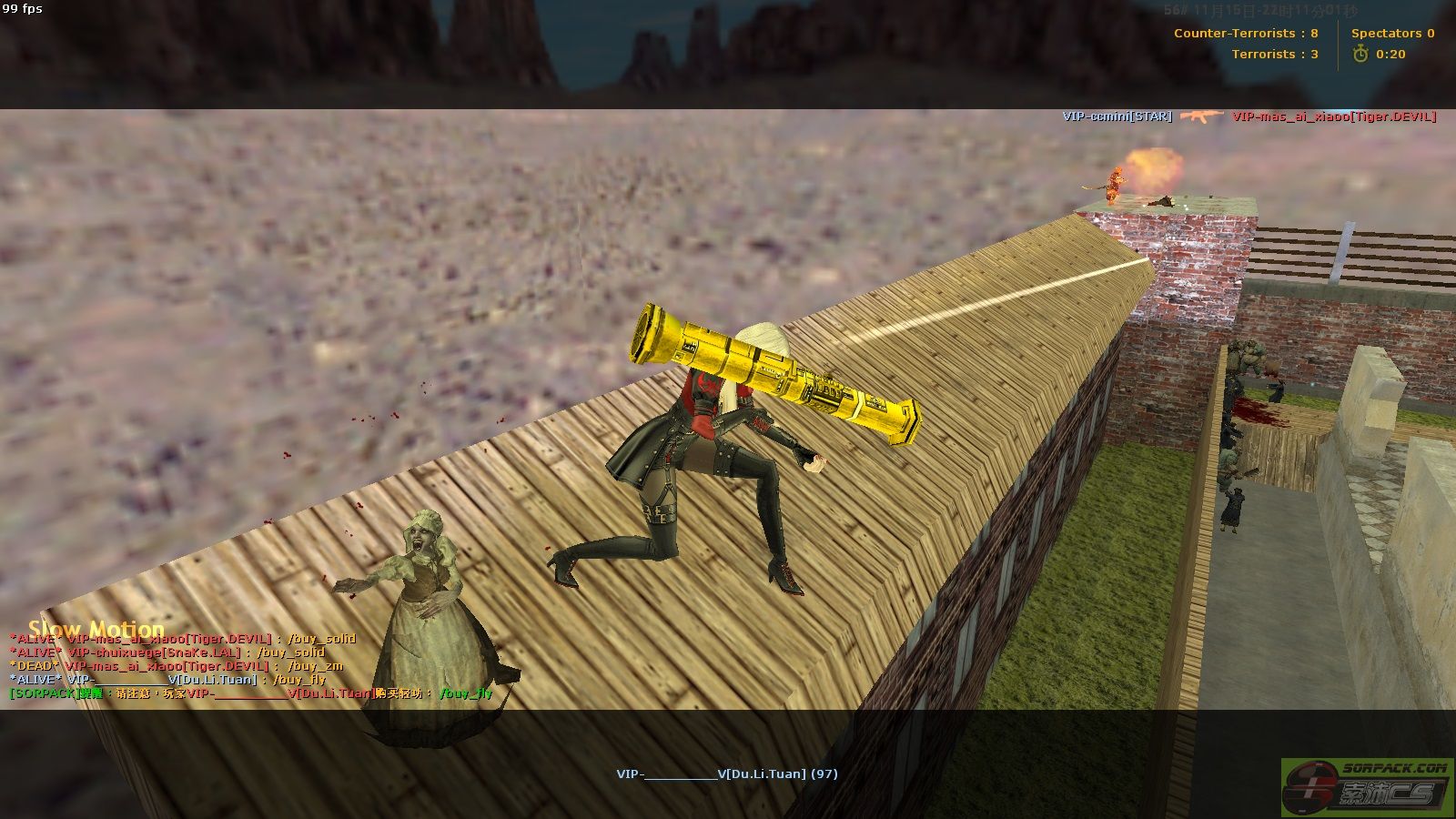Click the kill feed rifle icon

point(1201,116)
